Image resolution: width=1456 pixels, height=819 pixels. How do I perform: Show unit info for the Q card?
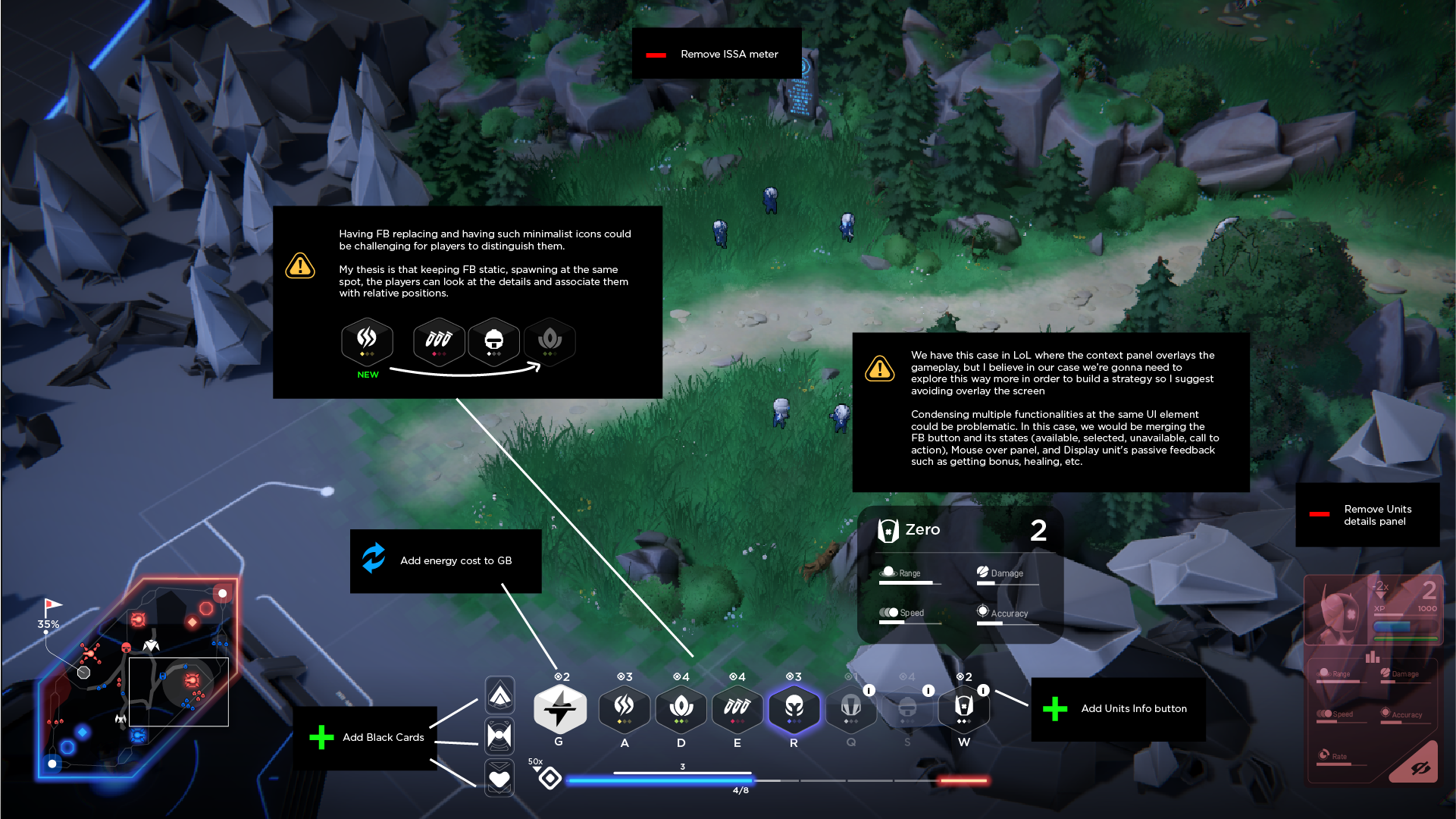pyautogui.click(x=869, y=690)
